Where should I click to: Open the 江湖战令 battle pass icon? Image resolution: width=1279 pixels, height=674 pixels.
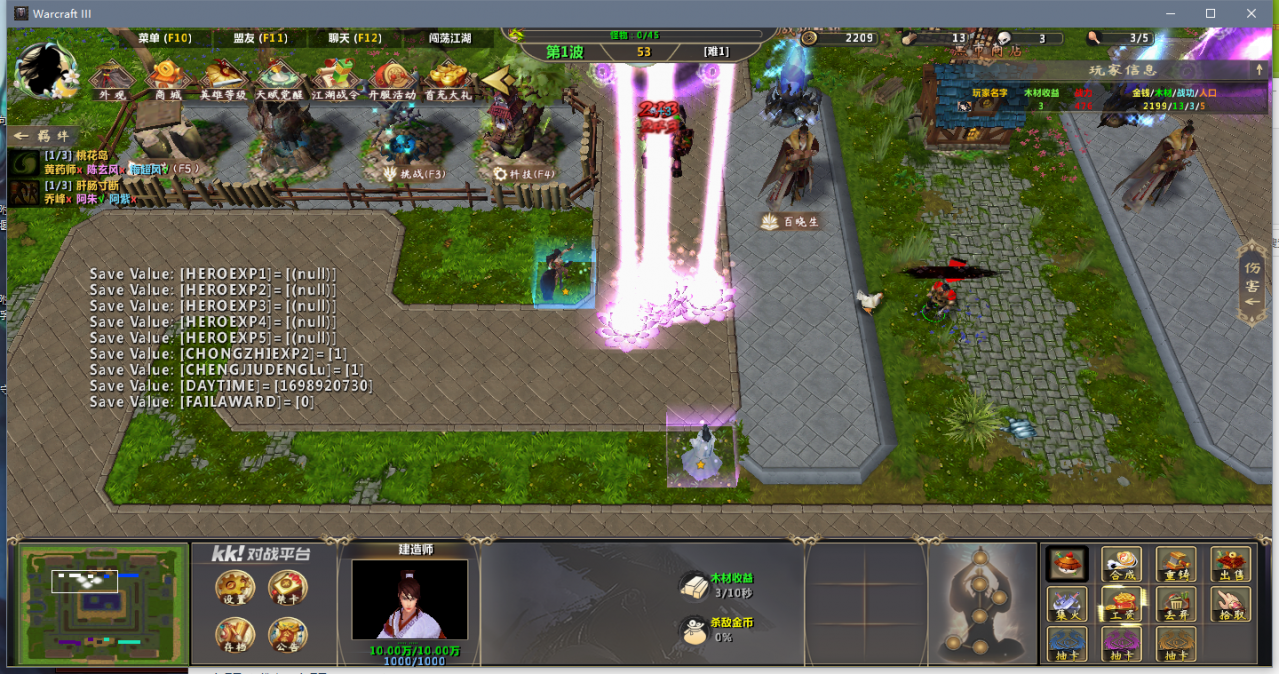click(335, 80)
